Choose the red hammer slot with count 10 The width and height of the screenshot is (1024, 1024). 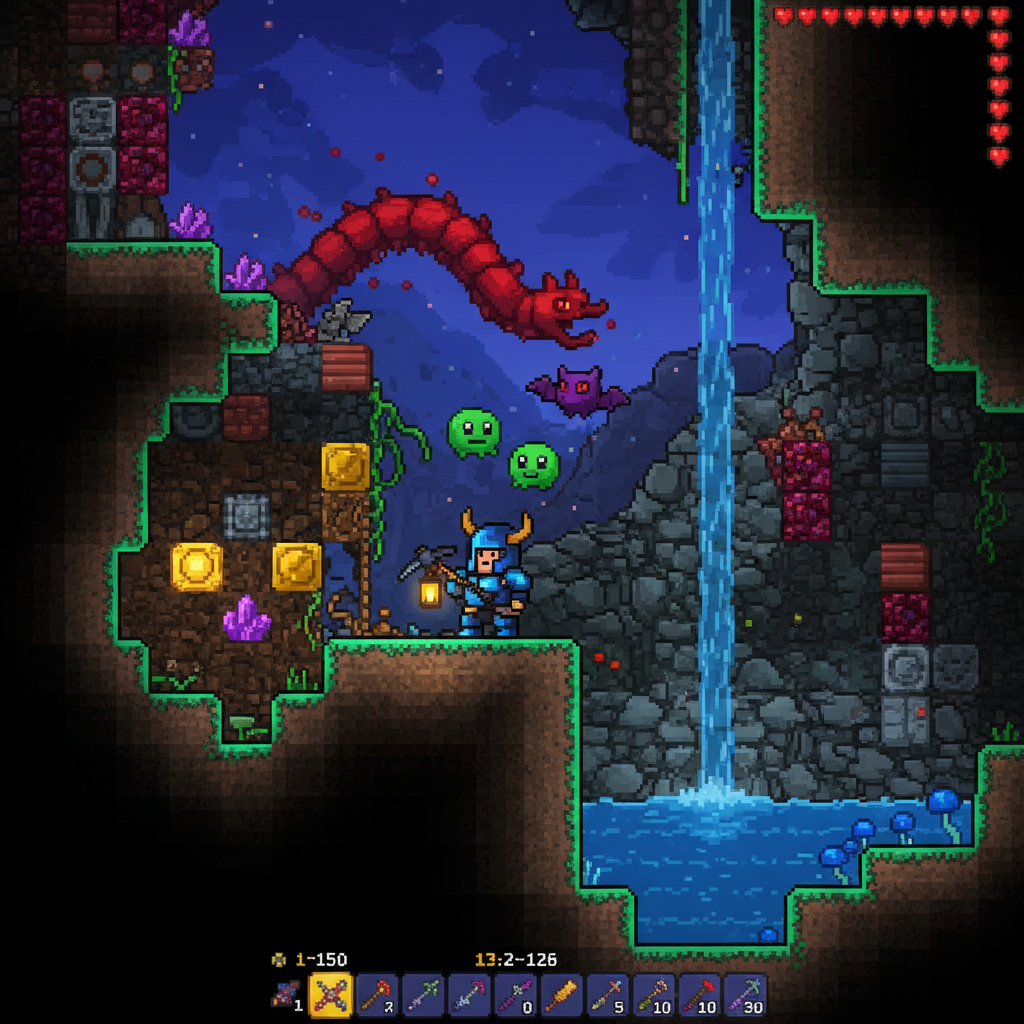700,996
